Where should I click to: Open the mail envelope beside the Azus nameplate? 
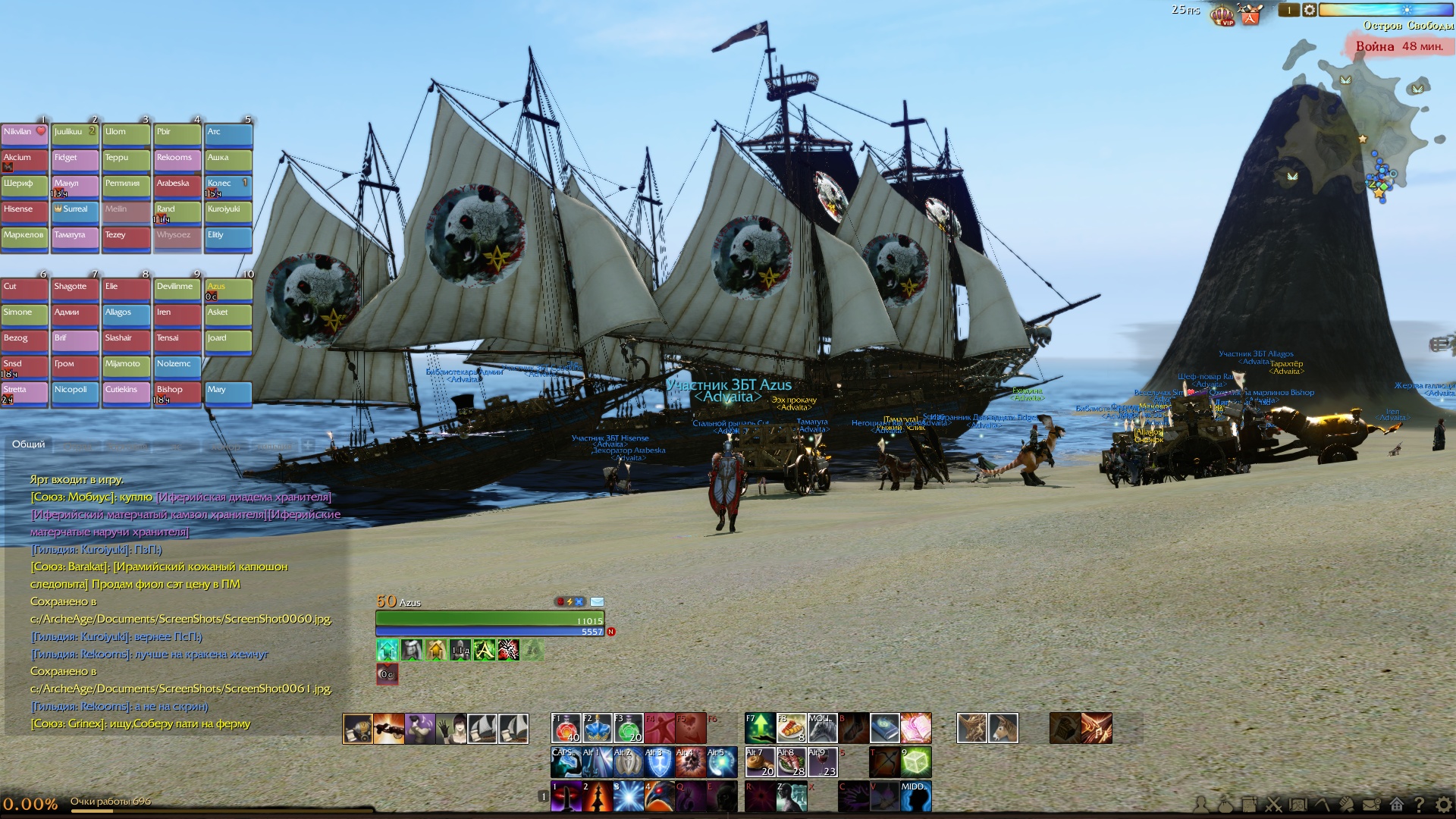597,602
